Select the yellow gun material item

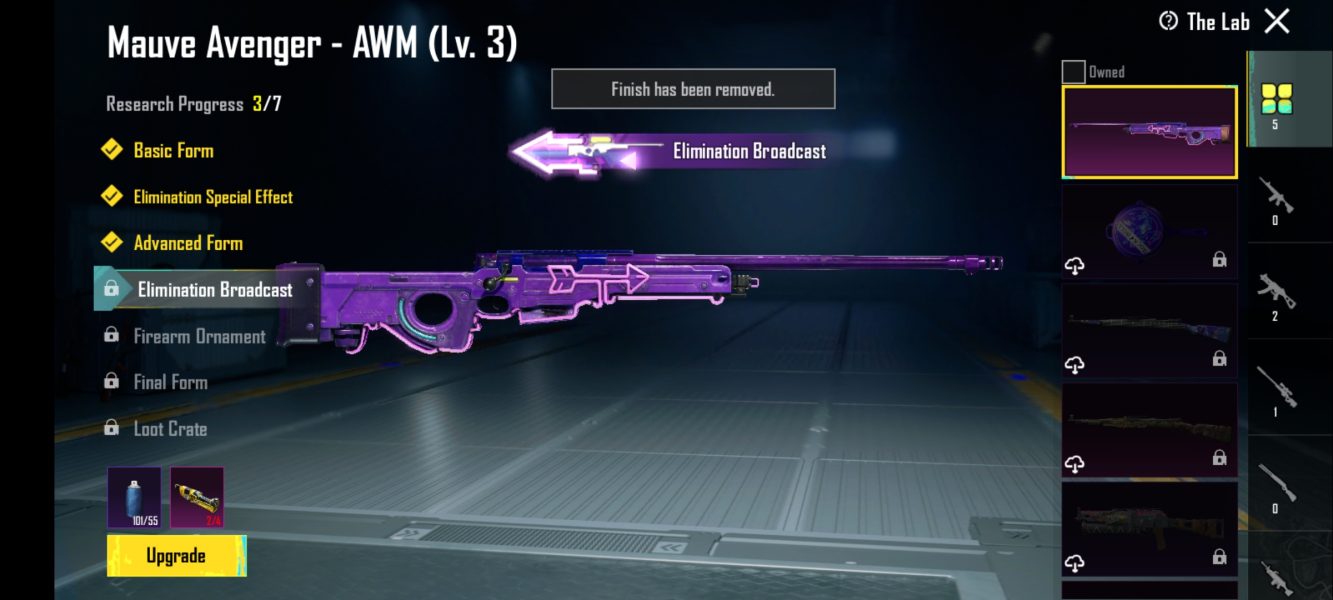coord(197,497)
